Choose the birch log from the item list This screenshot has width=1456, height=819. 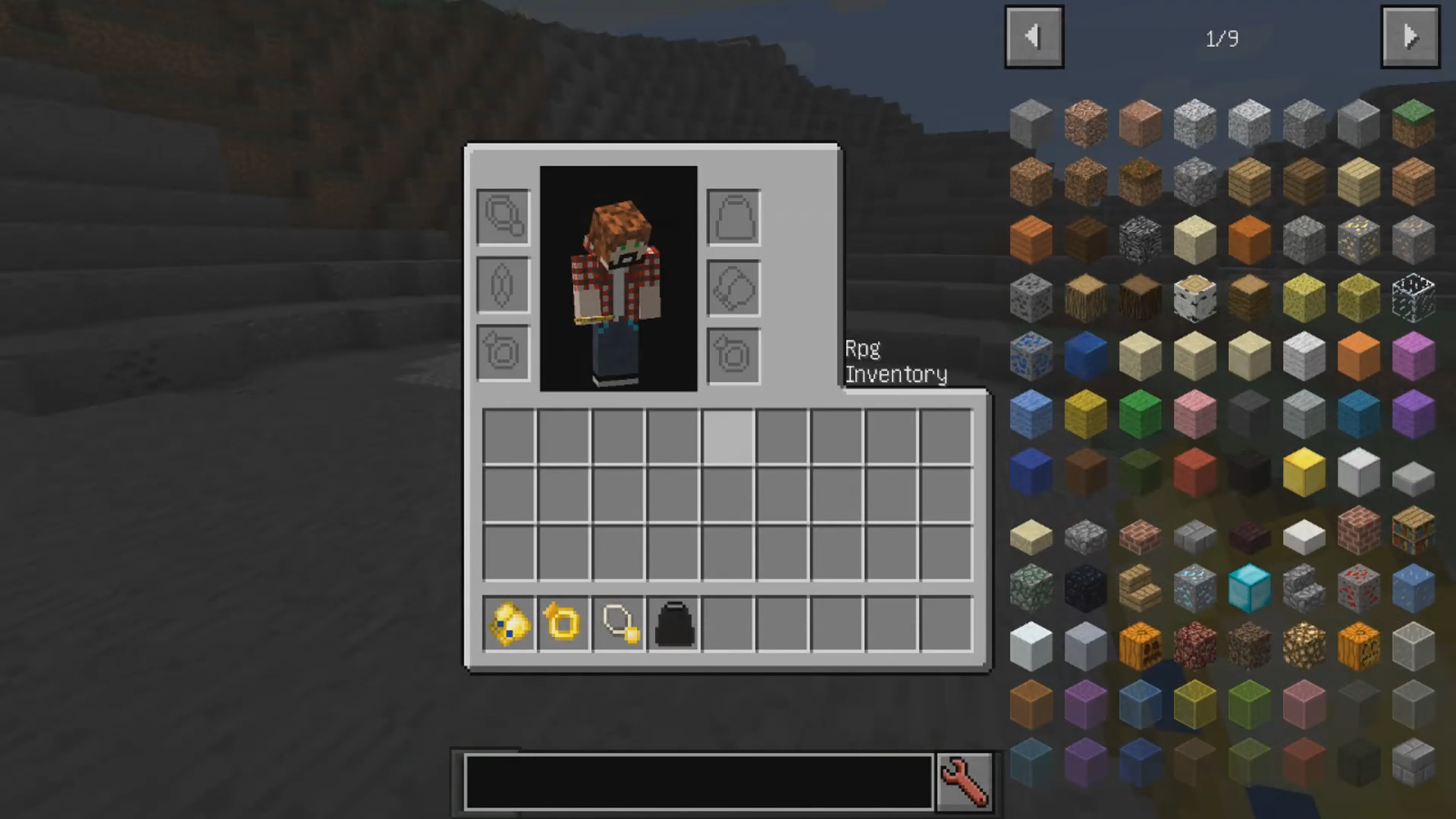(x=1194, y=297)
